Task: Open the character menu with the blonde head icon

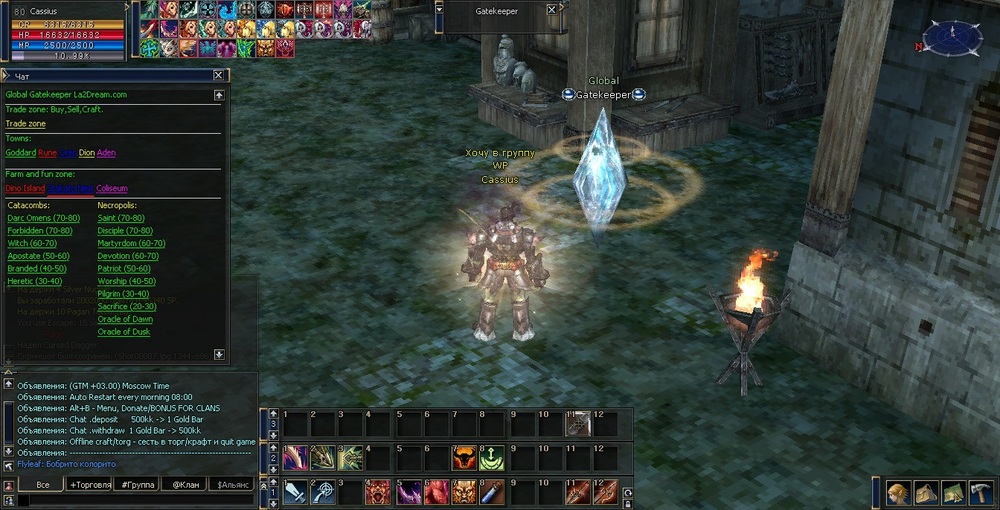Action: pos(900,493)
